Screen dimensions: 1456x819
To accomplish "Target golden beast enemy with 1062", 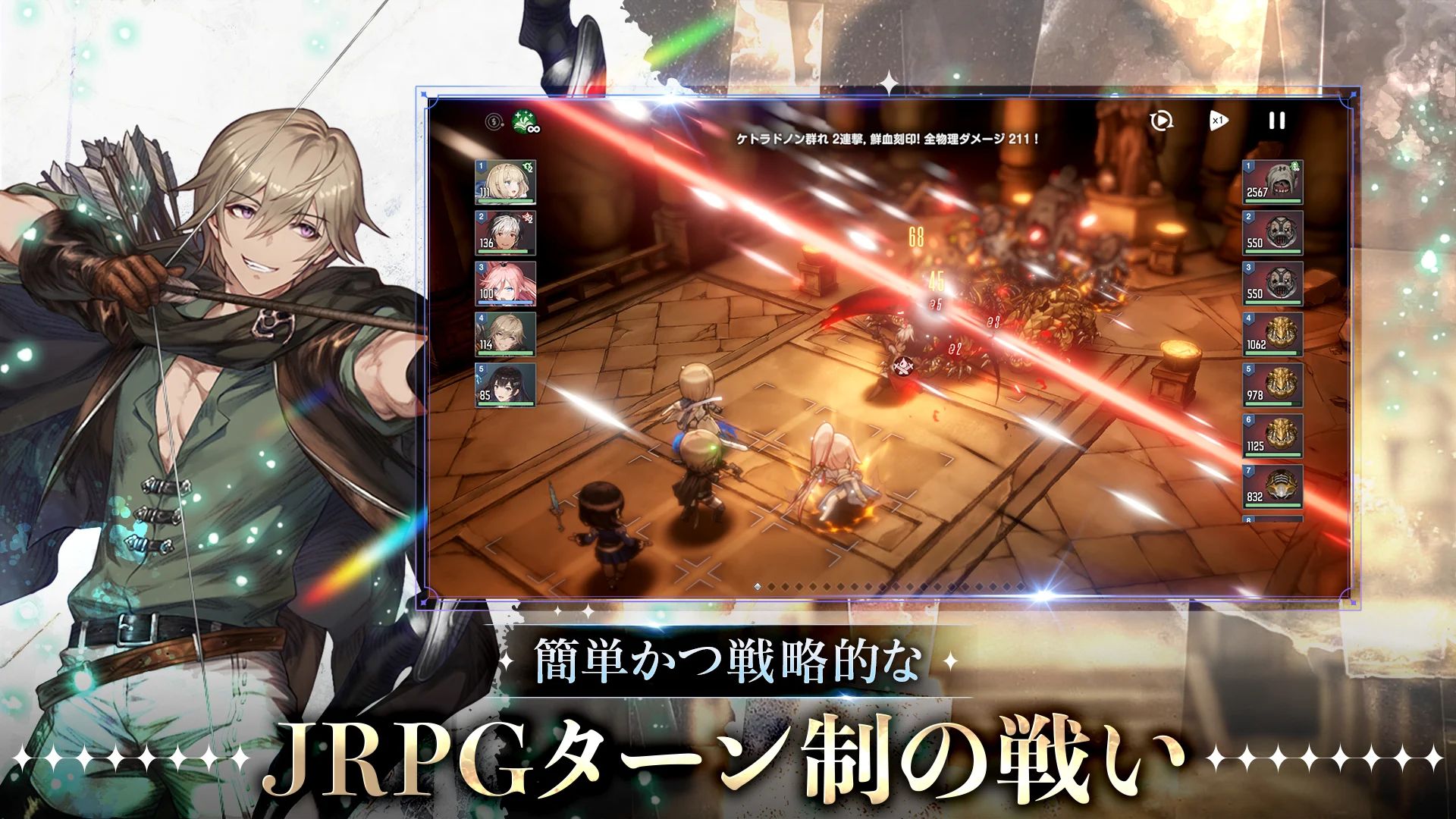I will coord(1272,334).
